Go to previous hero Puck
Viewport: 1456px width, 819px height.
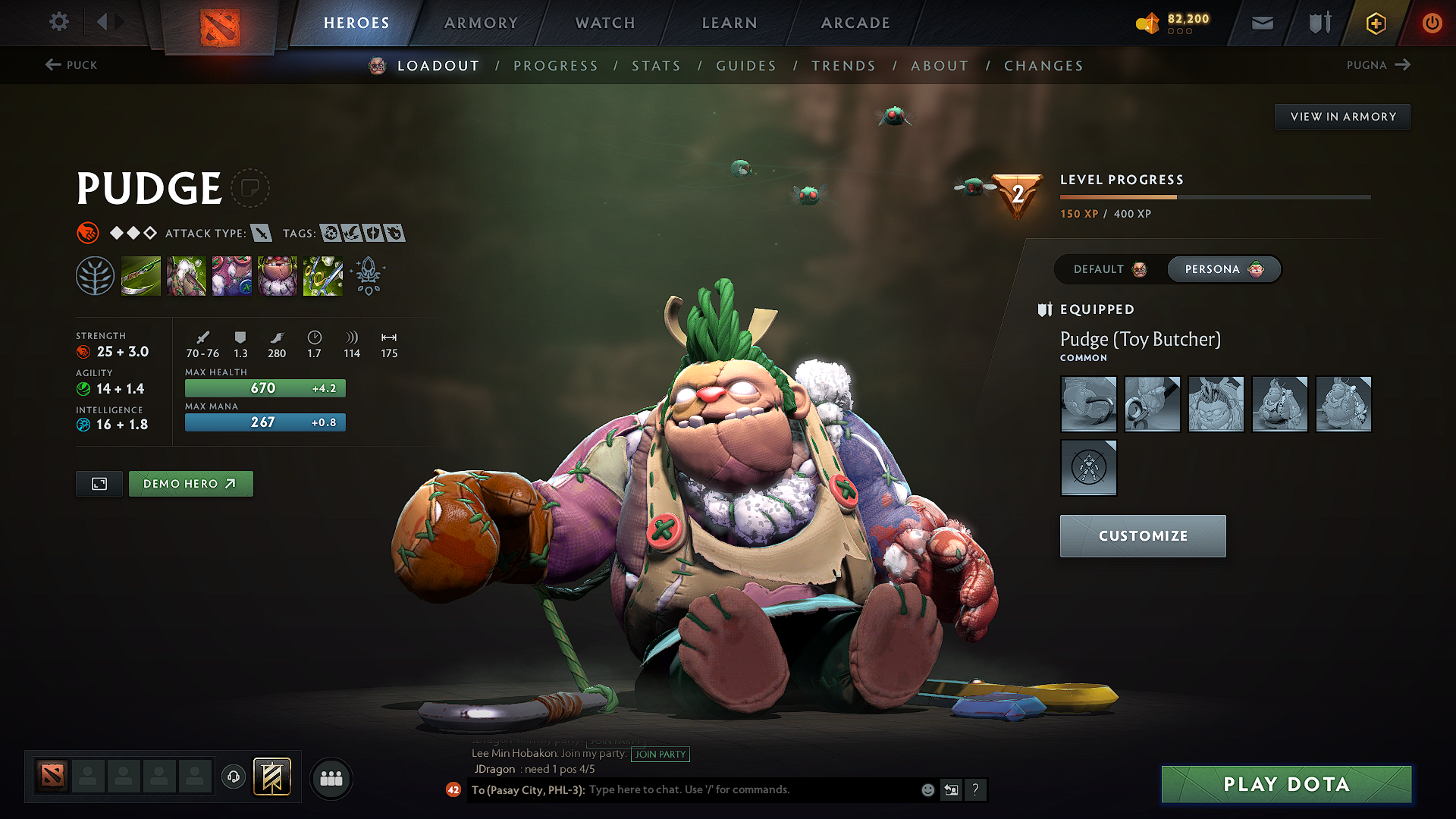point(71,65)
